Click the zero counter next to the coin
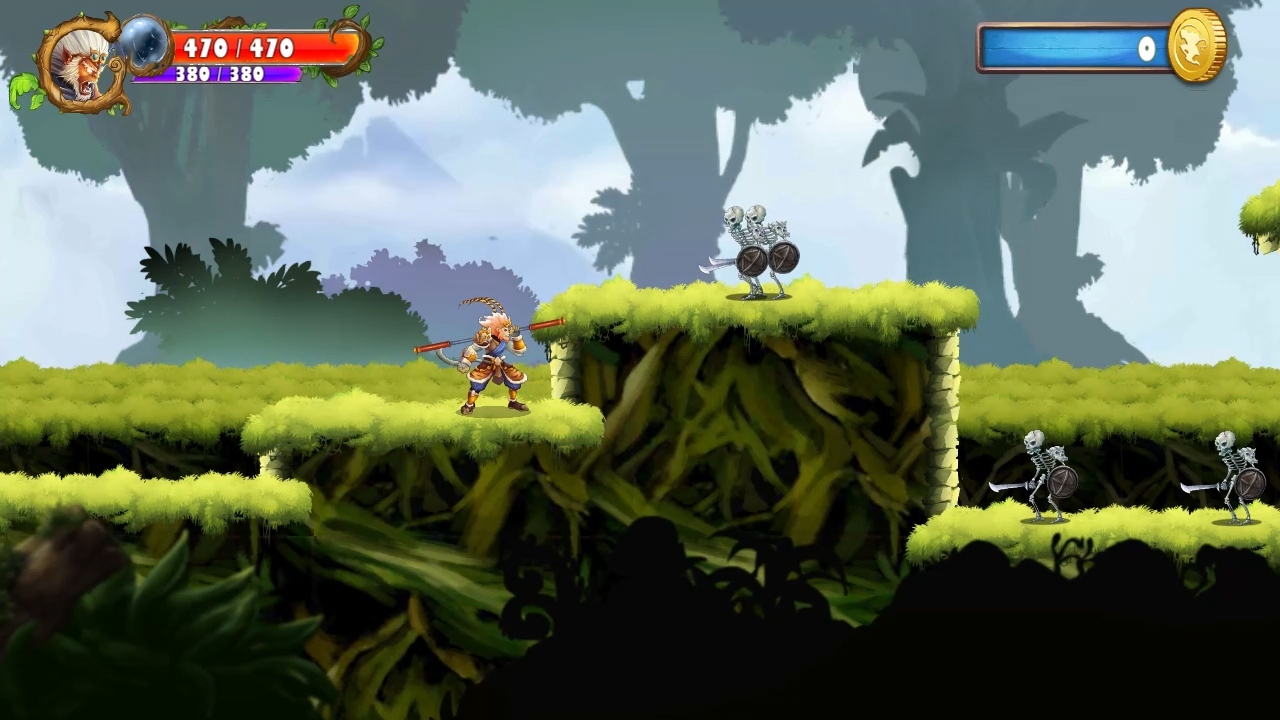This screenshot has height=720, width=1280. click(1146, 49)
